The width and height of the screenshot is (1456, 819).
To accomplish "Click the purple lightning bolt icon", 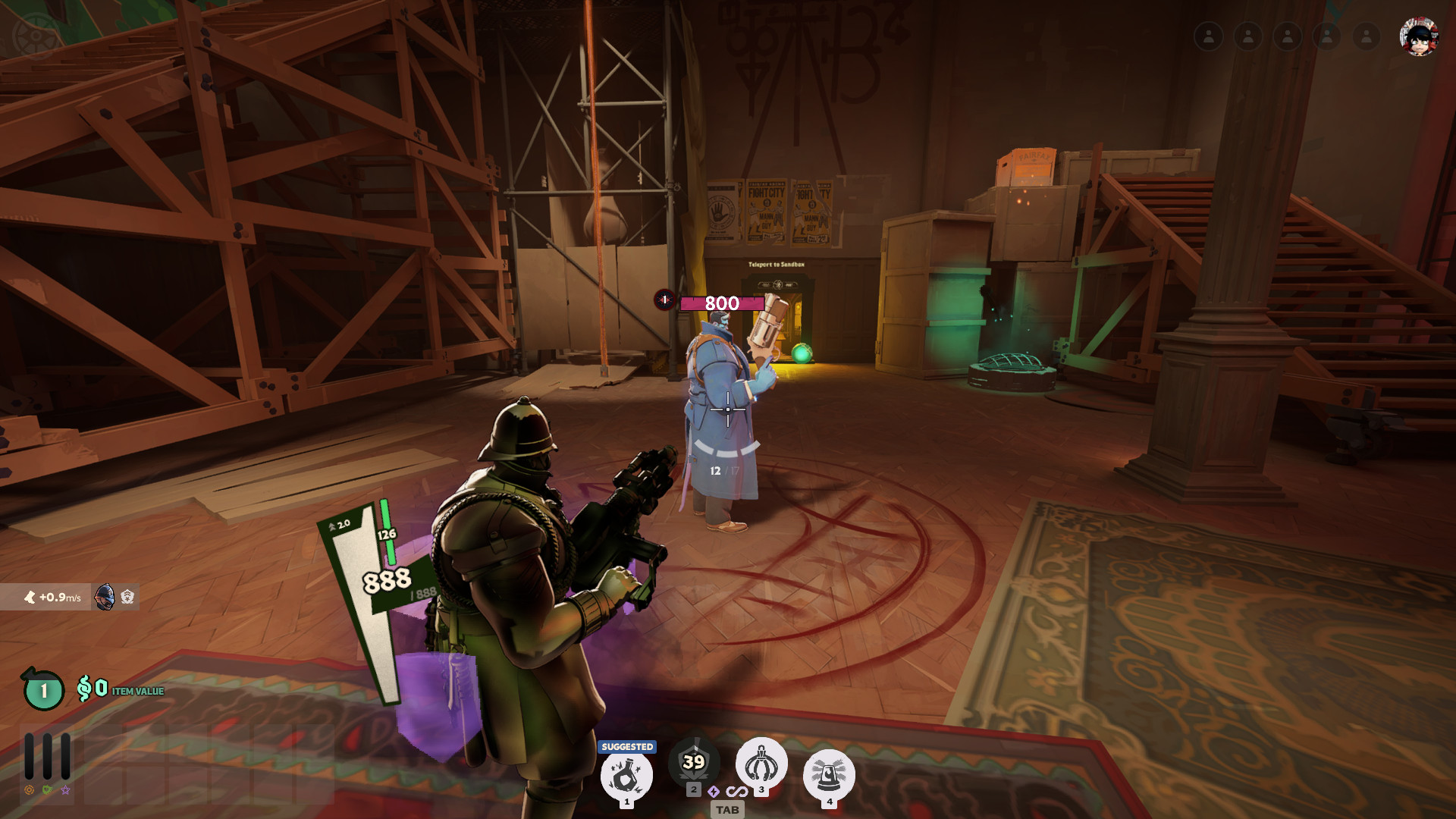I will (714, 792).
